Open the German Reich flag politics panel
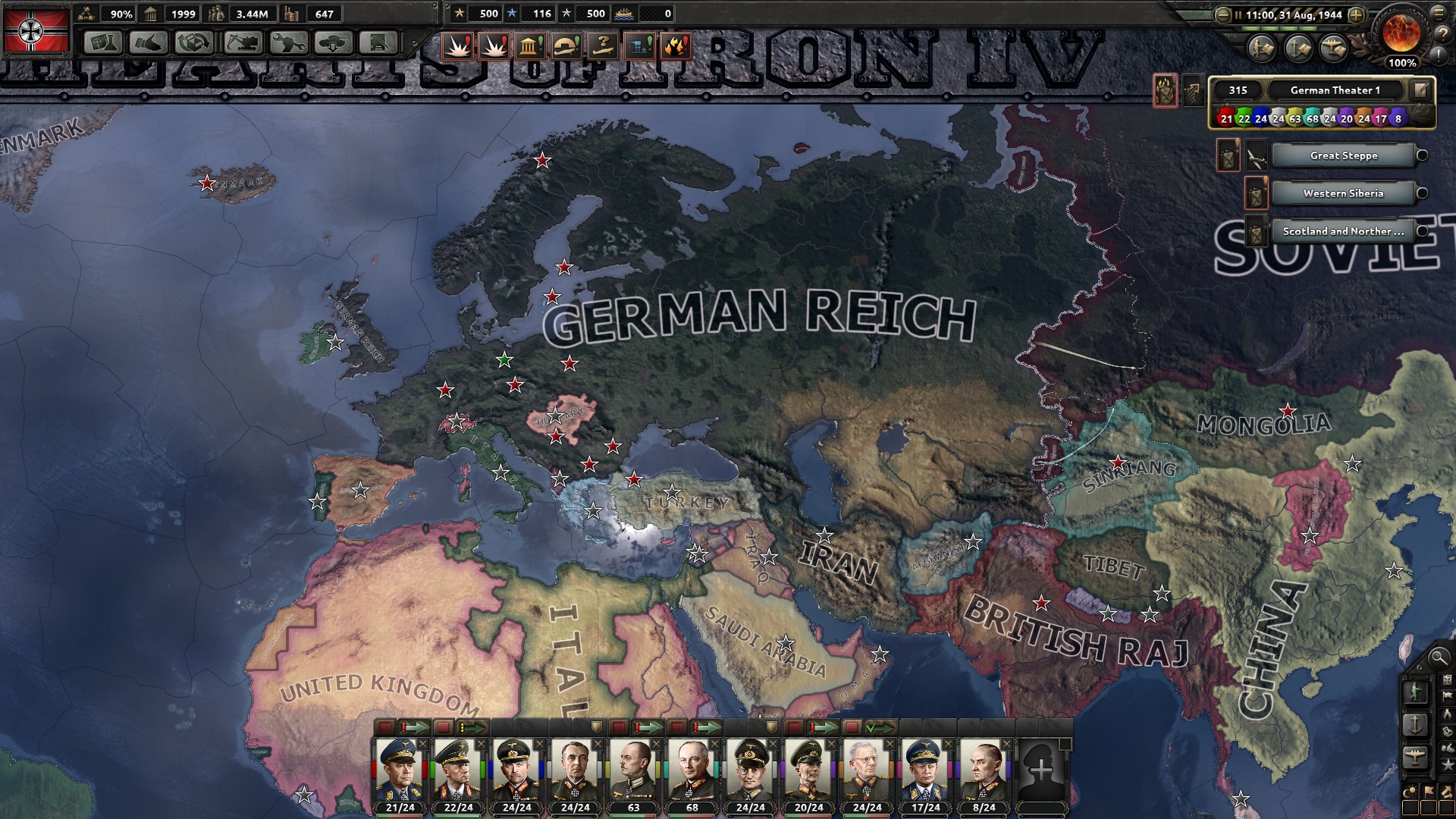This screenshot has width=1456, height=819. pyautogui.click(x=36, y=30)
